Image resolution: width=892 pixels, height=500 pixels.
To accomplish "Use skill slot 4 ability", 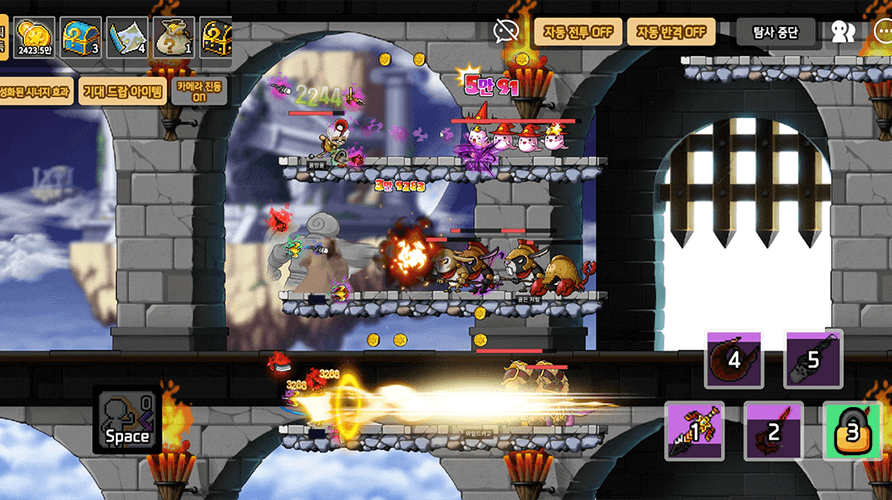I will (734, 359).
